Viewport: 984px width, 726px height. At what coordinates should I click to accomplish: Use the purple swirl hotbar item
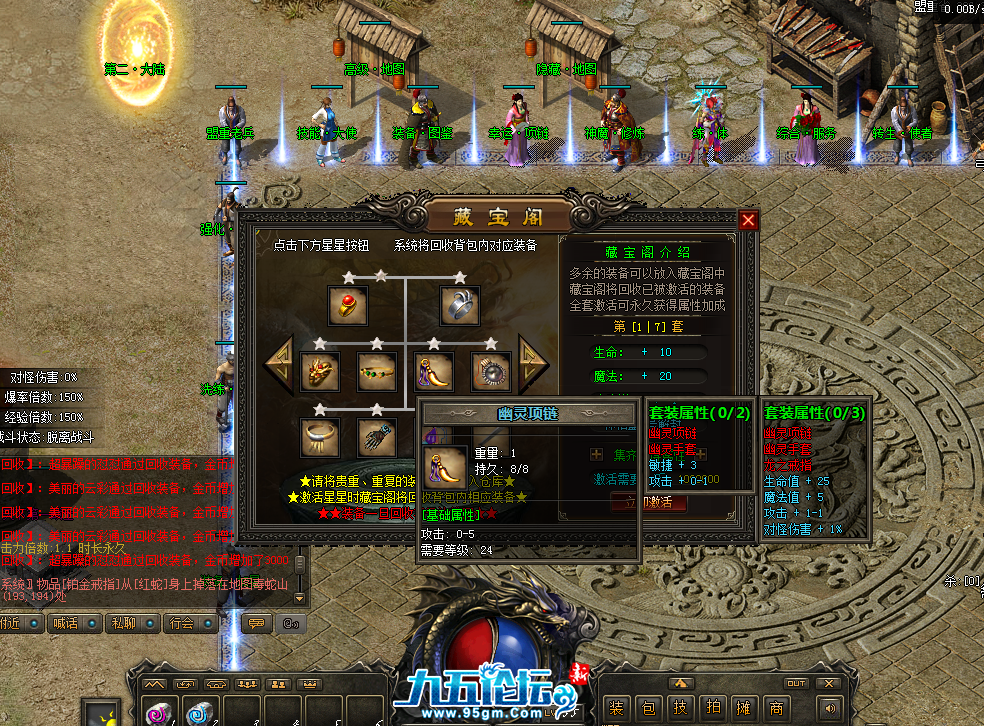[158, 714]
